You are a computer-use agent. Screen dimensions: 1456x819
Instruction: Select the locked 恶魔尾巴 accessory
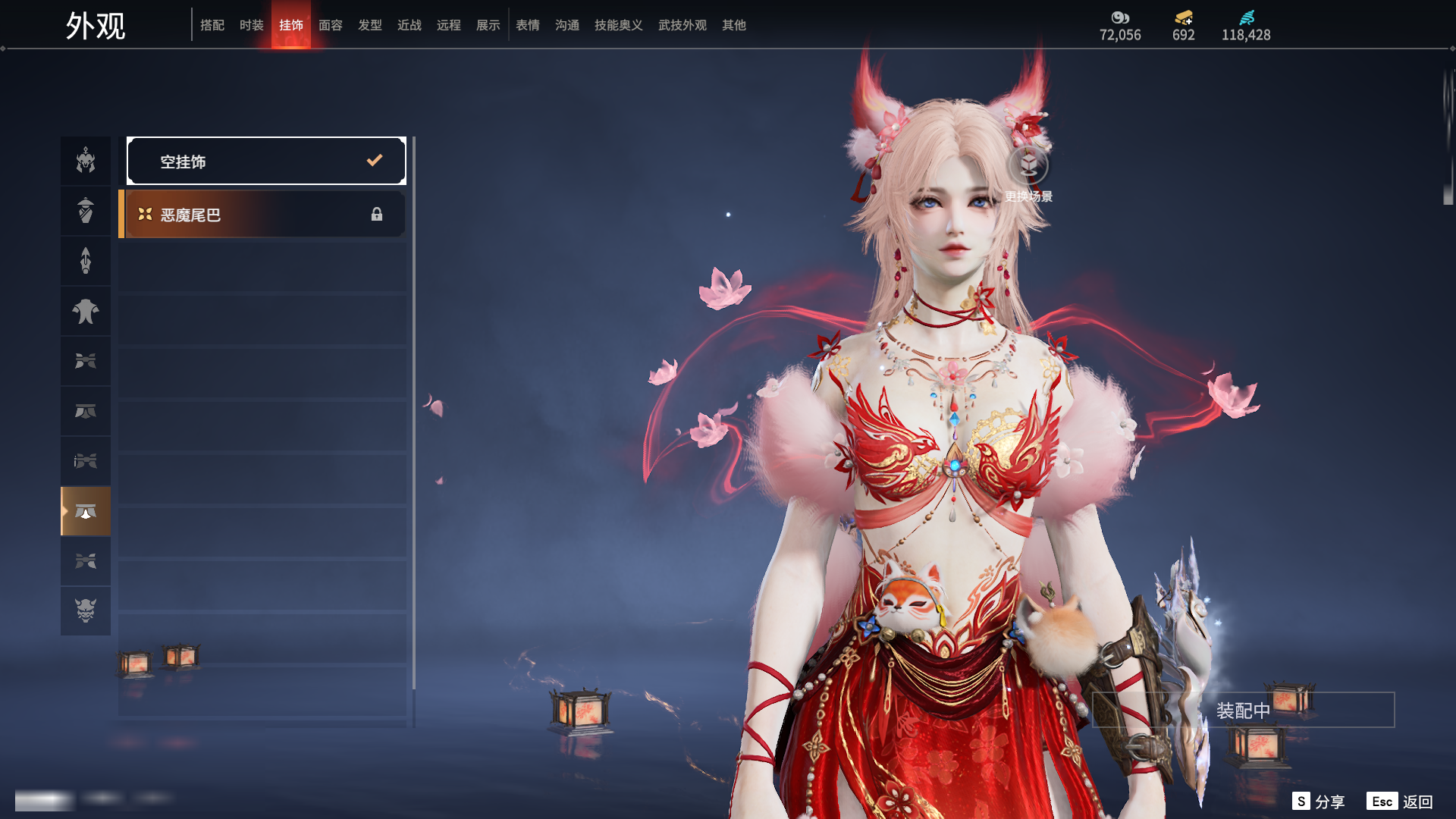coord(263,215)
